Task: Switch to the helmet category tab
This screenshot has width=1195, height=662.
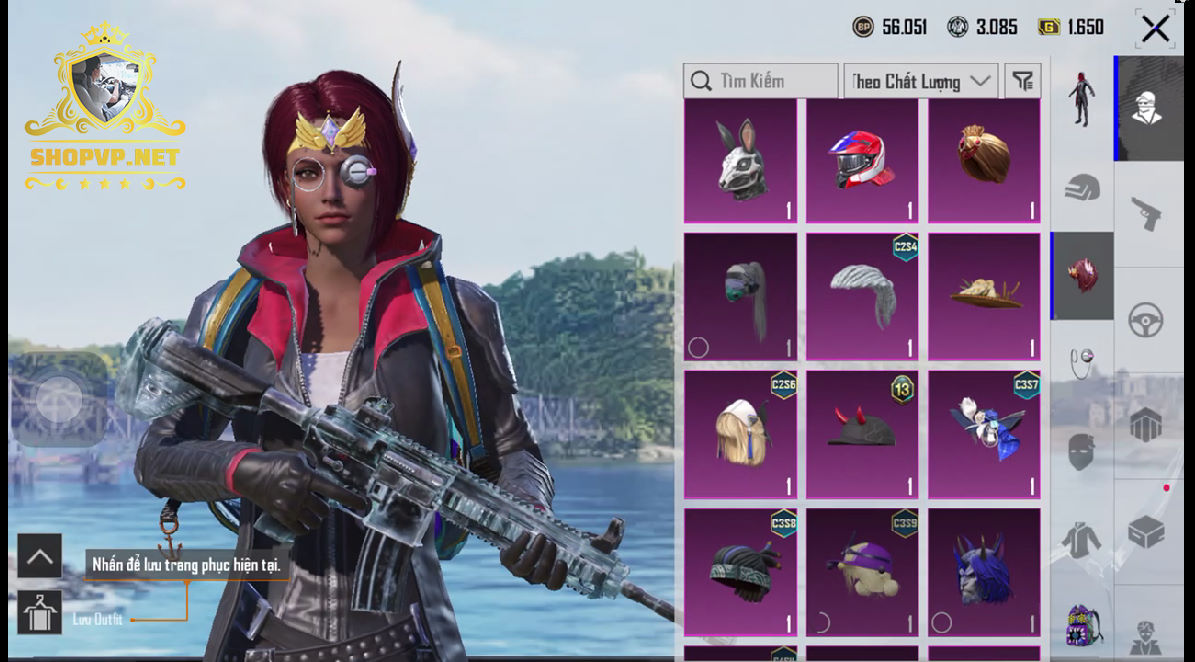Action: click(1082, 188)
